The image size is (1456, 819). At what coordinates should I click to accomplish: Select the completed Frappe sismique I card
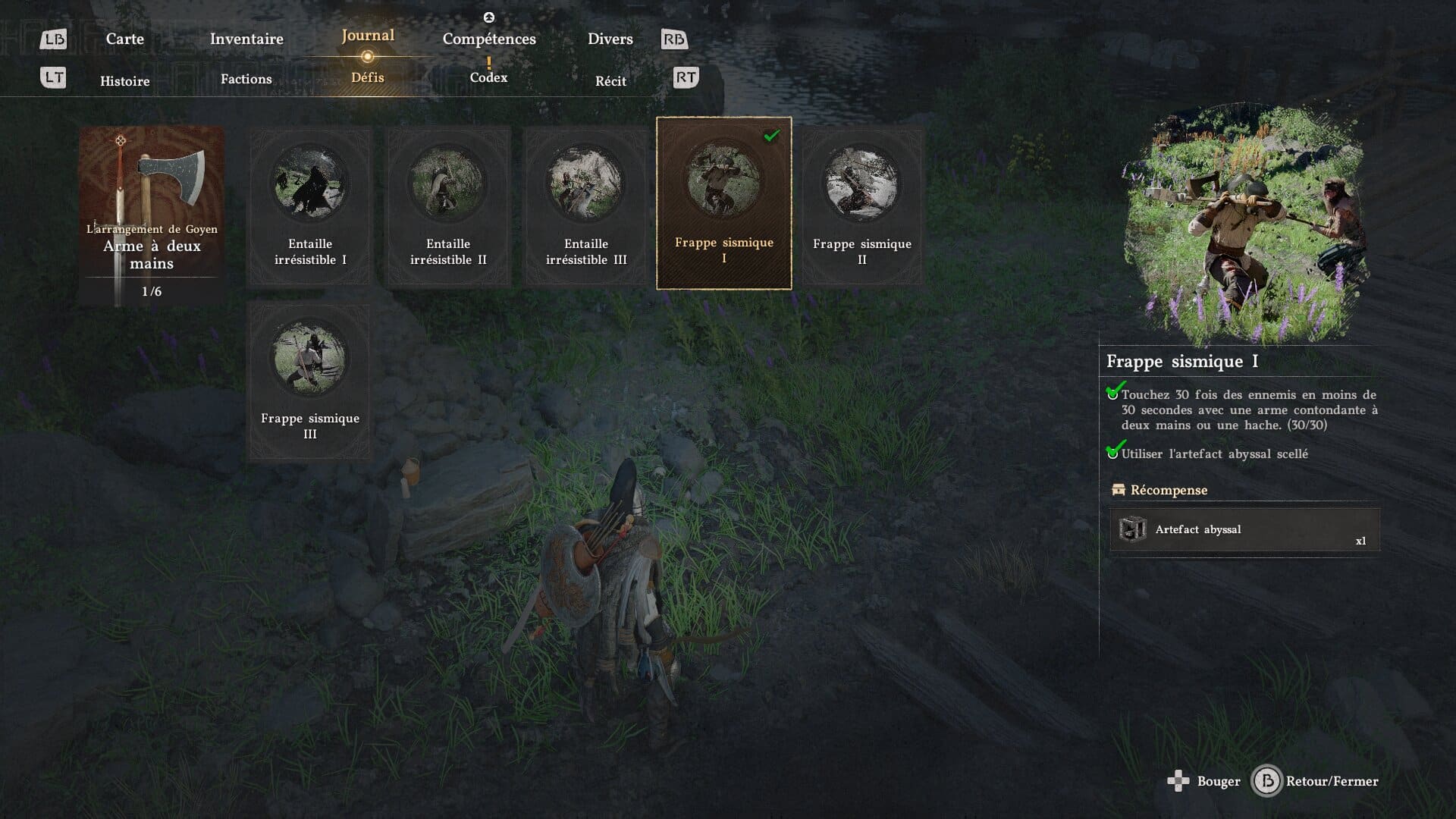click(723, 203)
